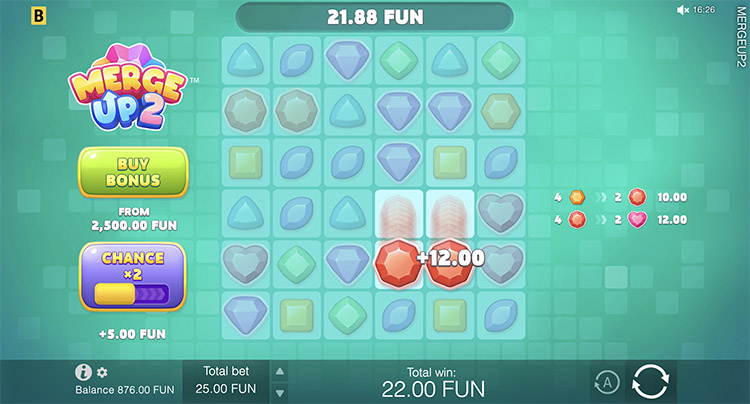750x404 pixels.
Task: Decrease the total bet with the down arrow
Action: (280, 392)
